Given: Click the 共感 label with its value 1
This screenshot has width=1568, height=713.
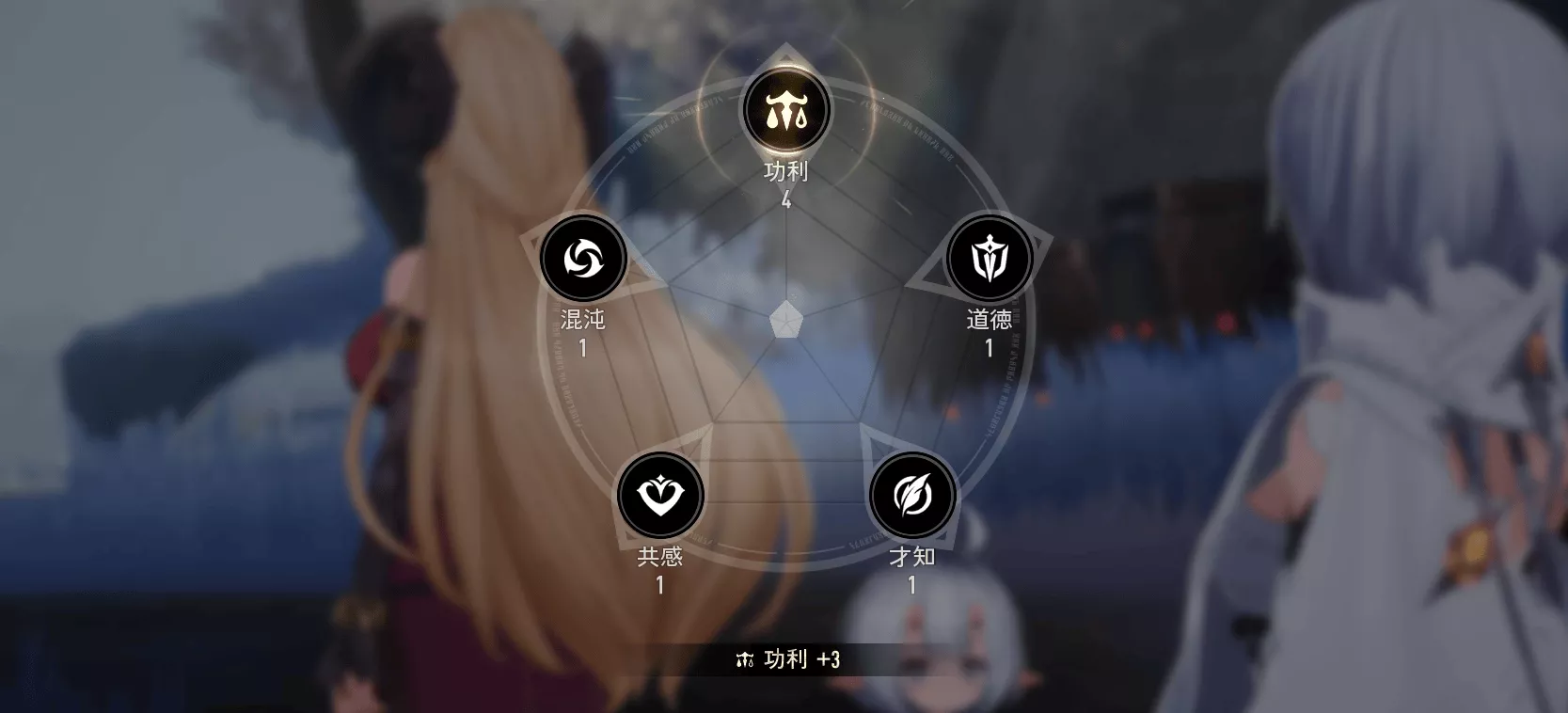Looking at the screenshot, I should point(659,569).
